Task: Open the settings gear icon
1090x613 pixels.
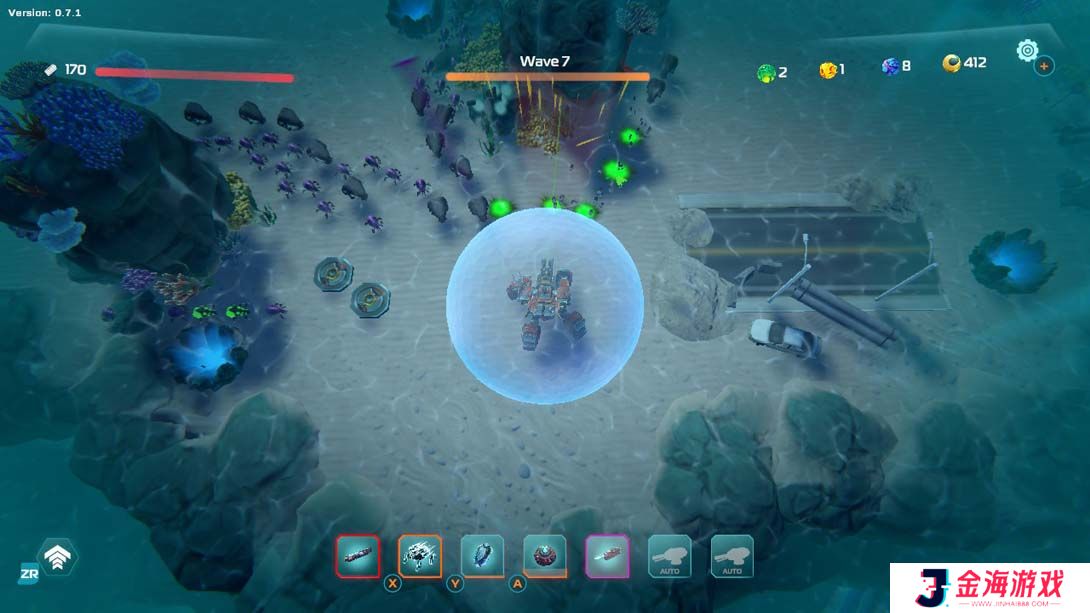Action: tap(1027, 49)
